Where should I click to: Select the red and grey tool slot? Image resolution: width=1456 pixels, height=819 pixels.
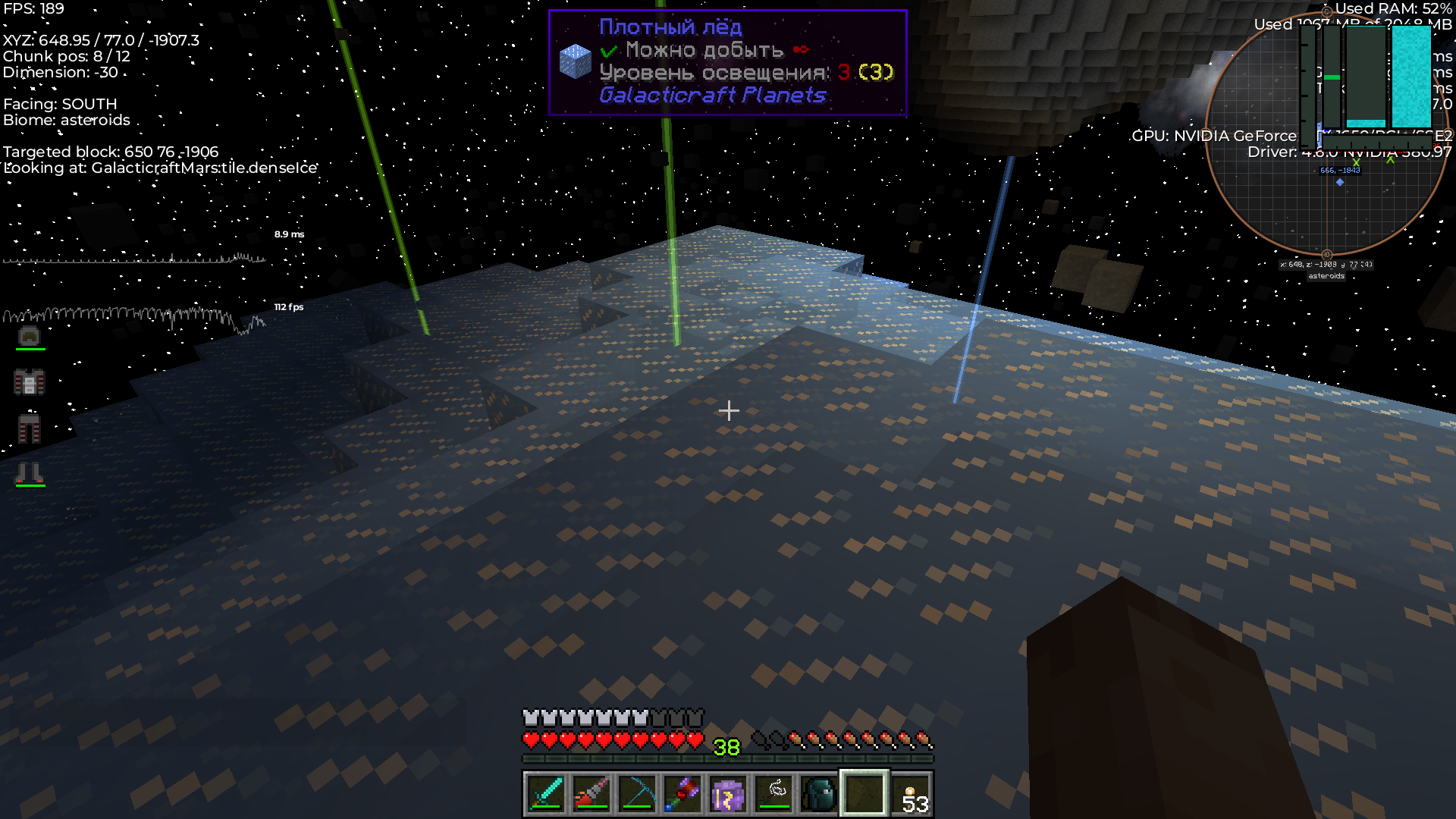click(x=591, y=793)
